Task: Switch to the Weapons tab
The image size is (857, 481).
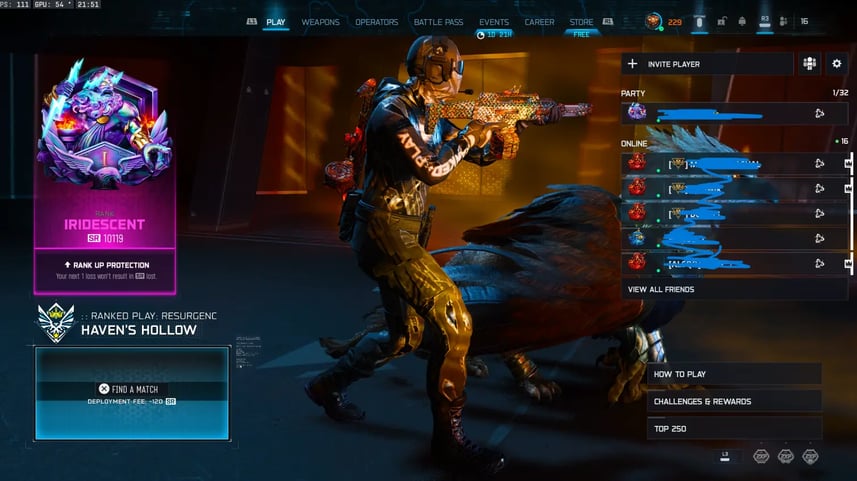Action: coord(320,22)
